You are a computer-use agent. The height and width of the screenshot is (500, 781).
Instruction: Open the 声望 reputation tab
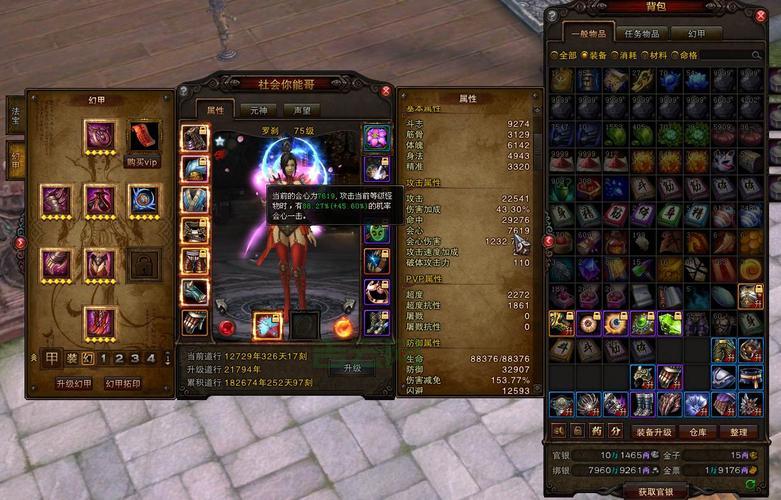[x=296, y=109]
